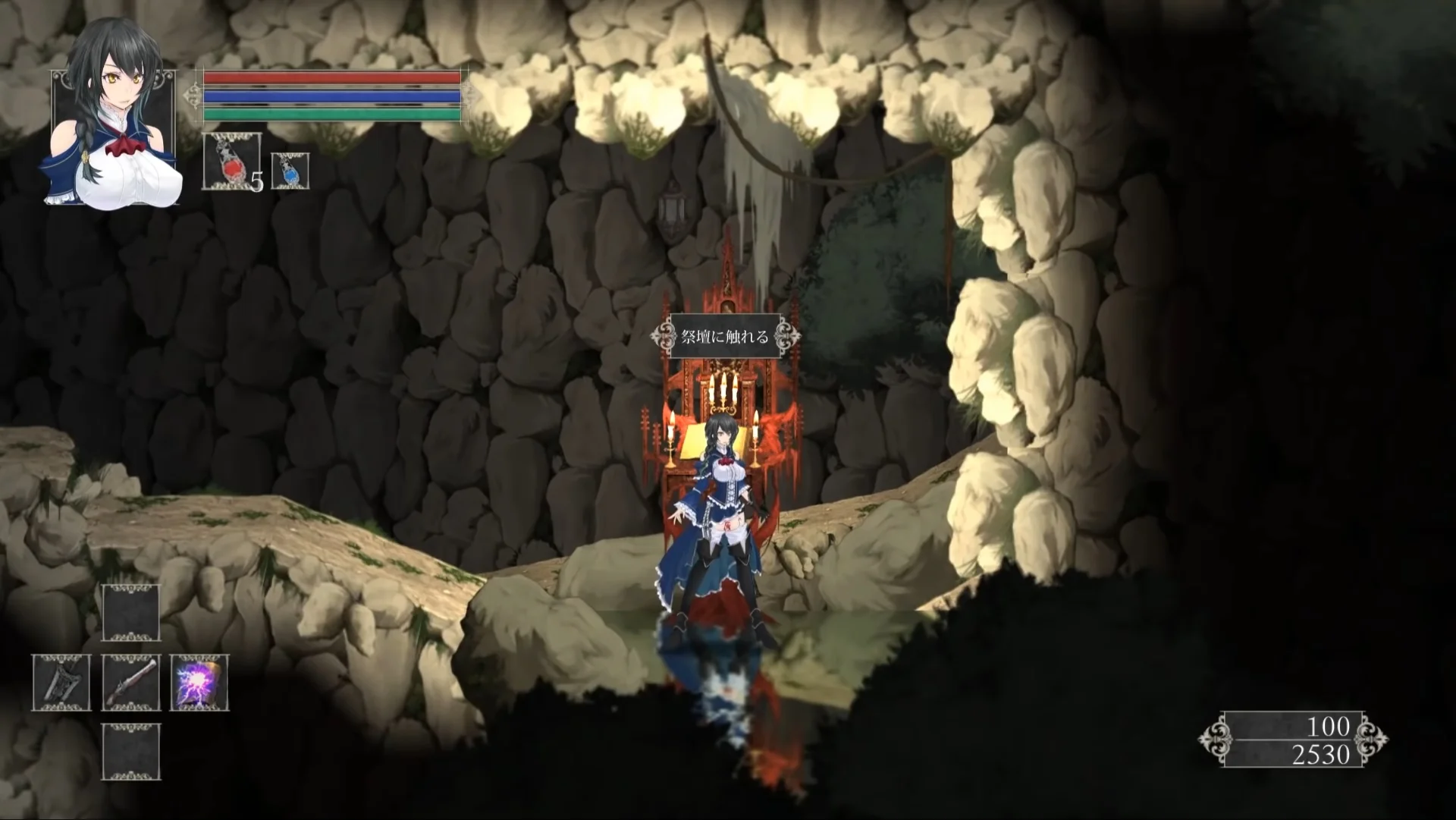Click the potion count number 5
1456x820 pixels.
coord(256,183)
